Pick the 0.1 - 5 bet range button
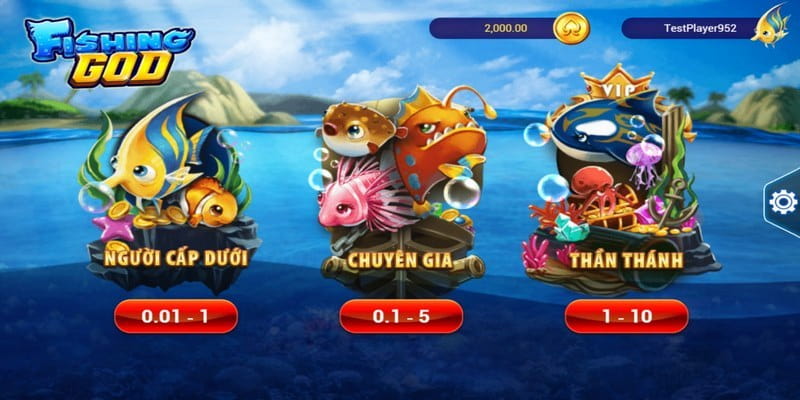The image size is (800, 400). click(401, 316)
